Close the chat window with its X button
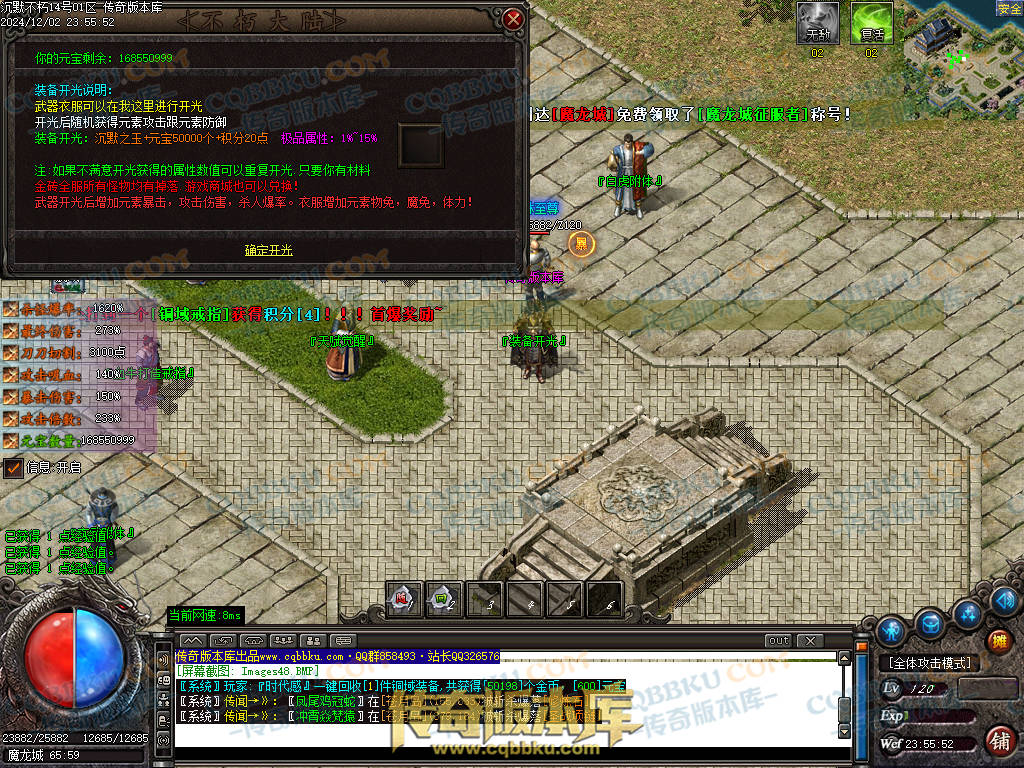The height and width of the screenshot is (768, 1024). tap(809, 640)
